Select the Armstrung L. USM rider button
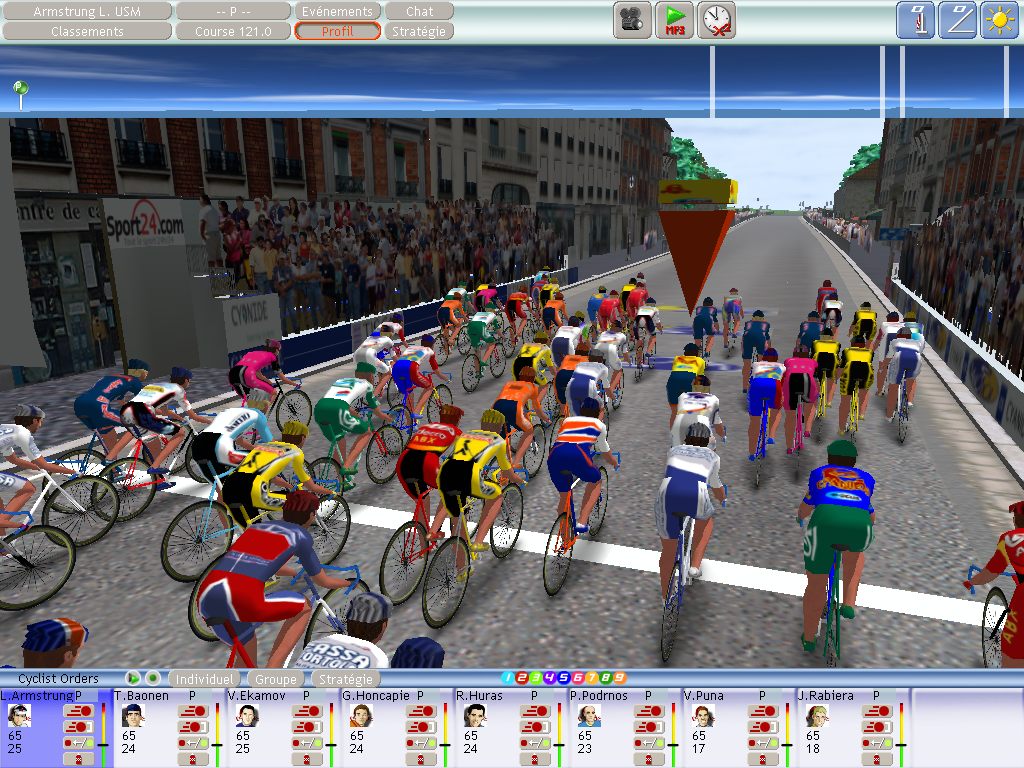The width and height of the screenshot is (1024, 768). pos(87,12)
